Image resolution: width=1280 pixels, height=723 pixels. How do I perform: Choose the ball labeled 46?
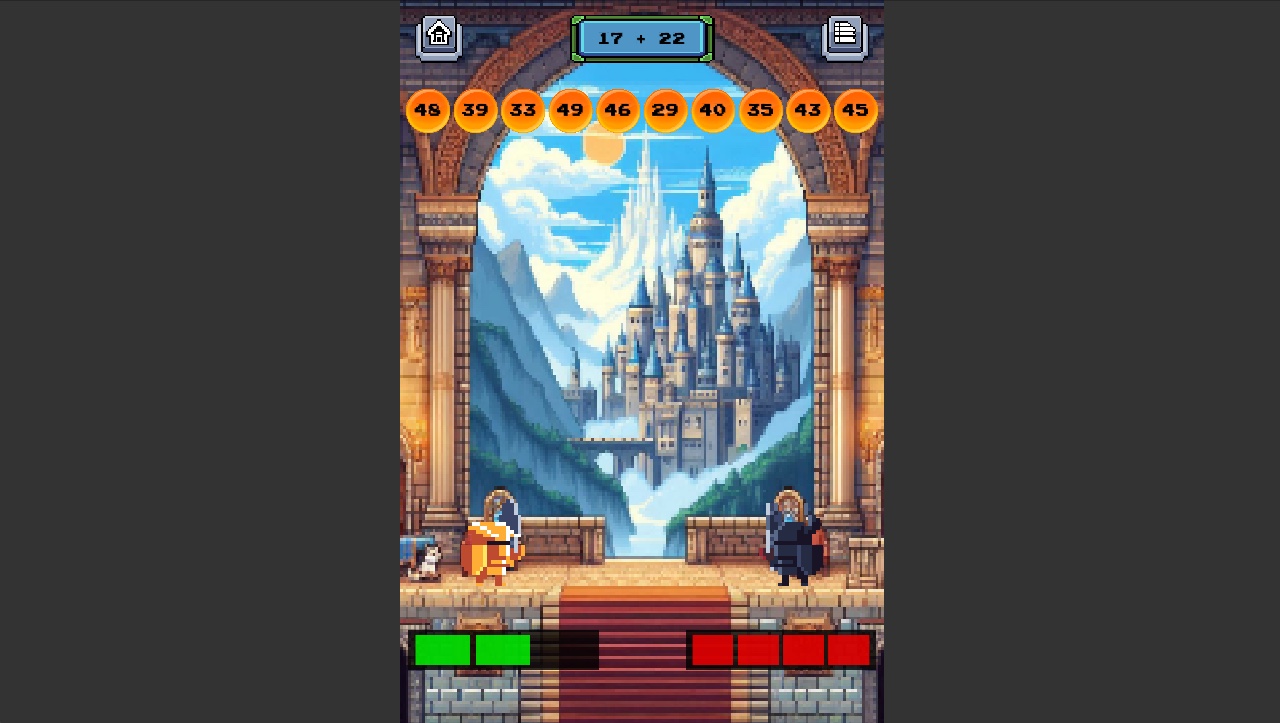pyautogui.click(x=618, y=110)
